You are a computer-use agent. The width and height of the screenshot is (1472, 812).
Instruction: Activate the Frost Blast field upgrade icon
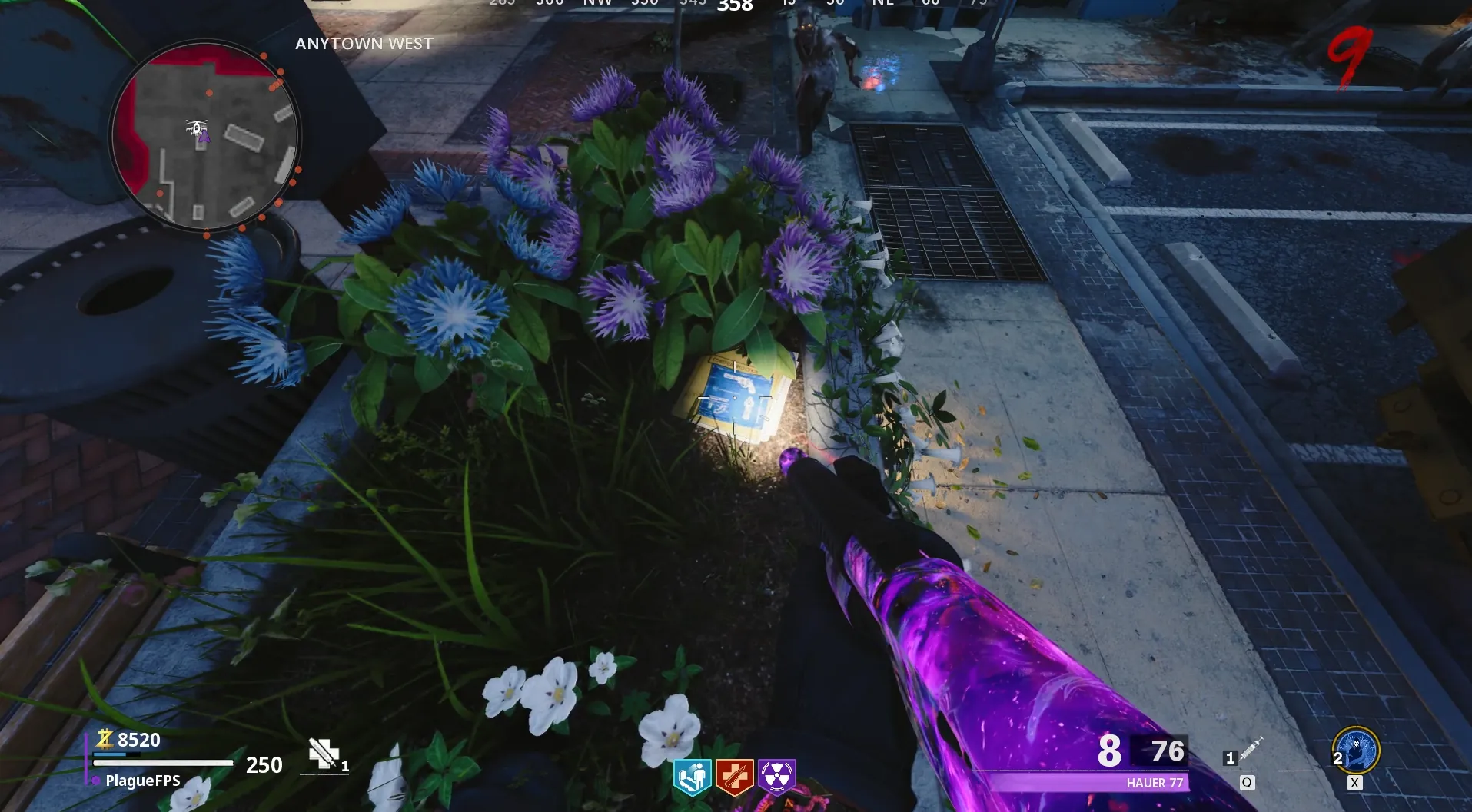[x=1357, y=751]
